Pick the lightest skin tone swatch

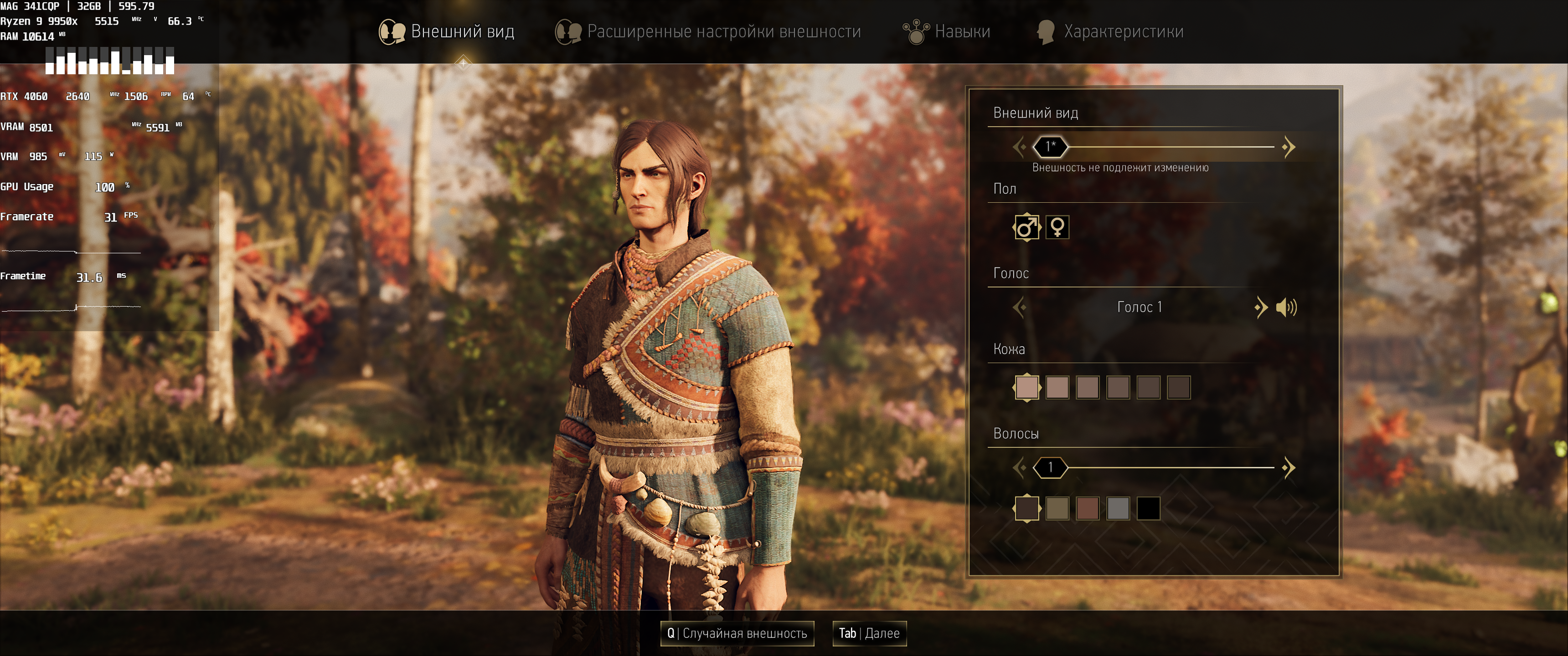[x=1027, y=387]
